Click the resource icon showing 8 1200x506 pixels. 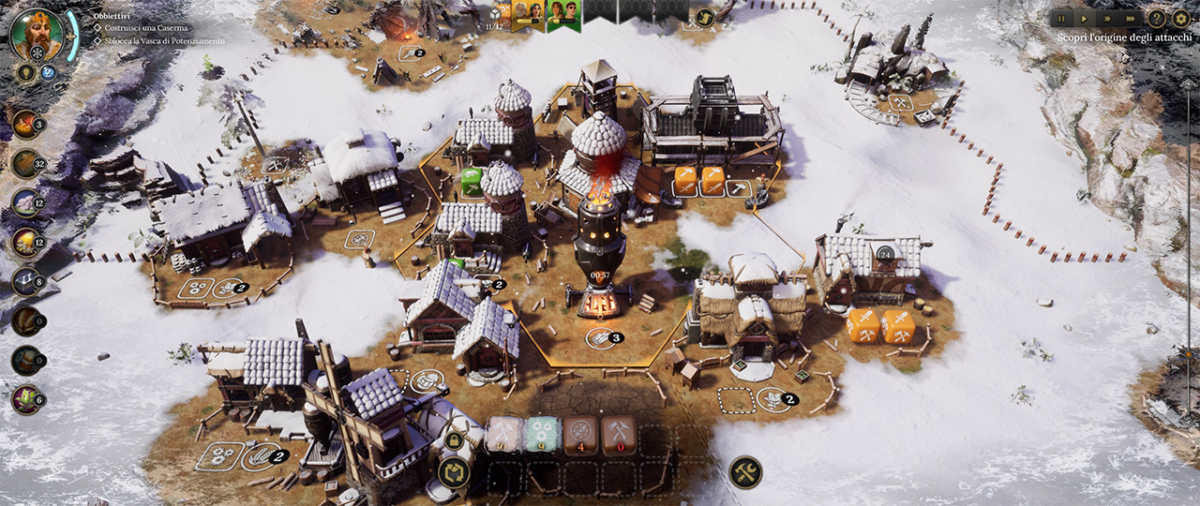point(26,281)
